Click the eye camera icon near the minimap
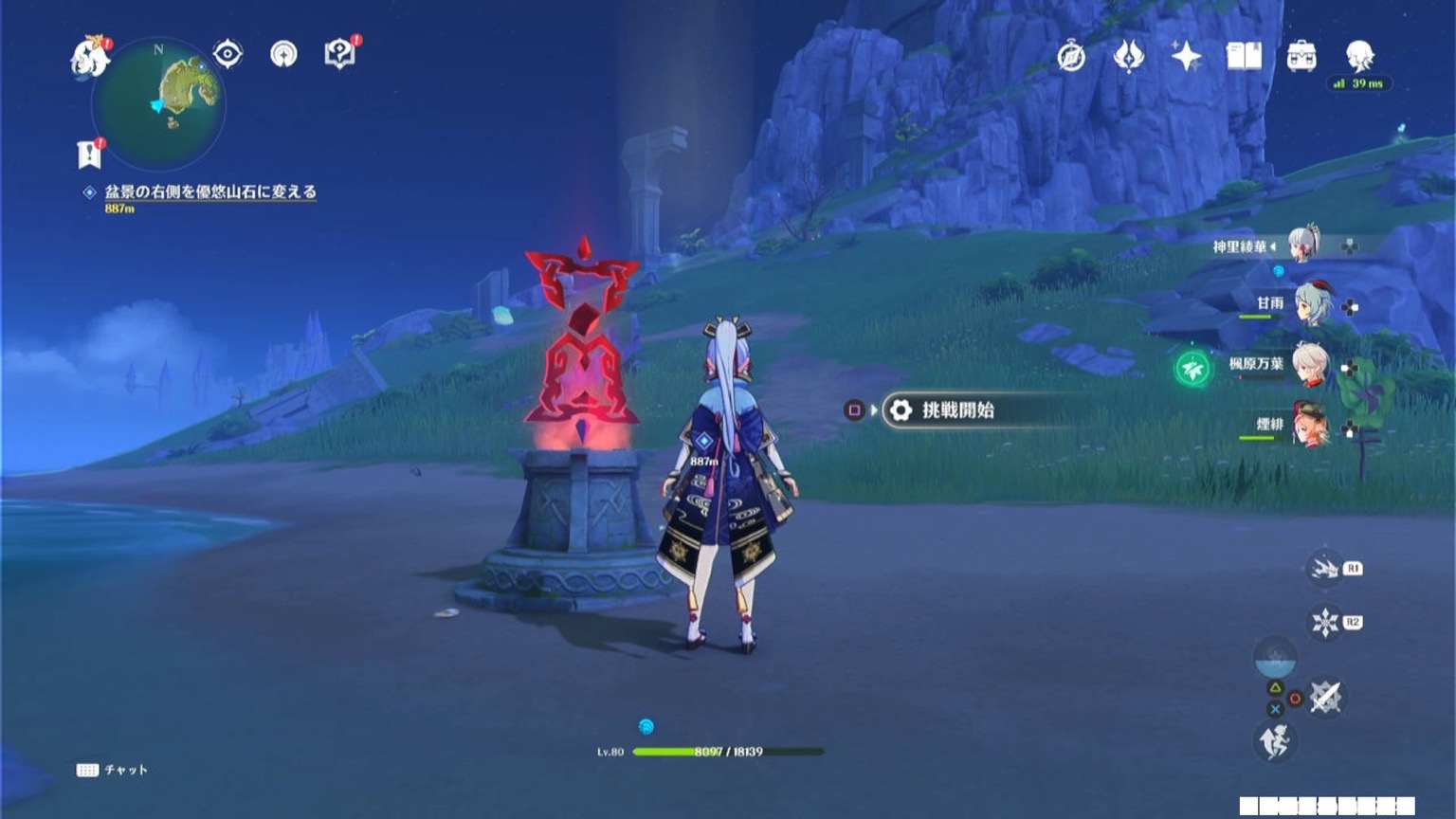1456x819 pixels. tap(225, 54)
